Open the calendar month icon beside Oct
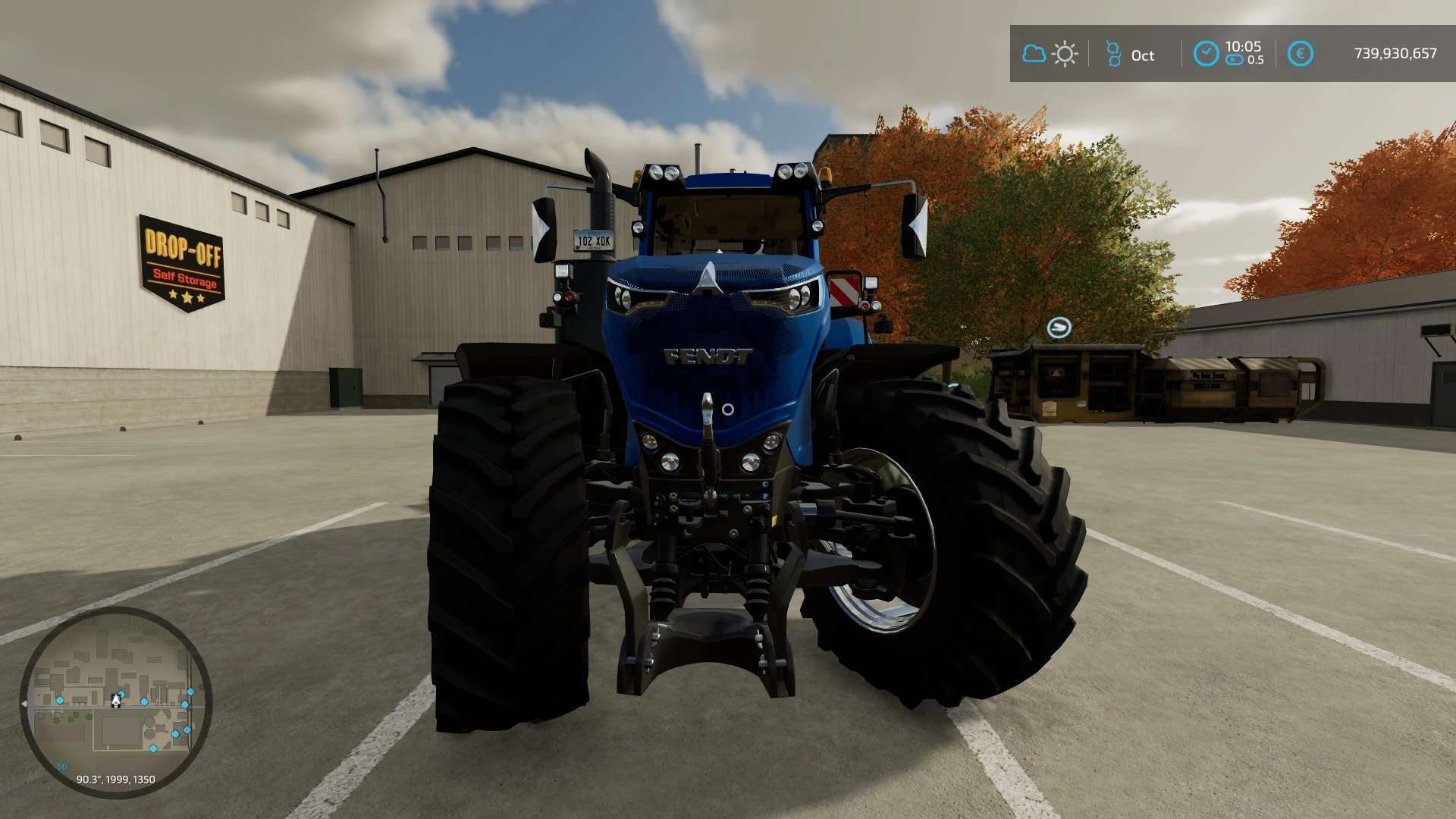 (1113, 54)
